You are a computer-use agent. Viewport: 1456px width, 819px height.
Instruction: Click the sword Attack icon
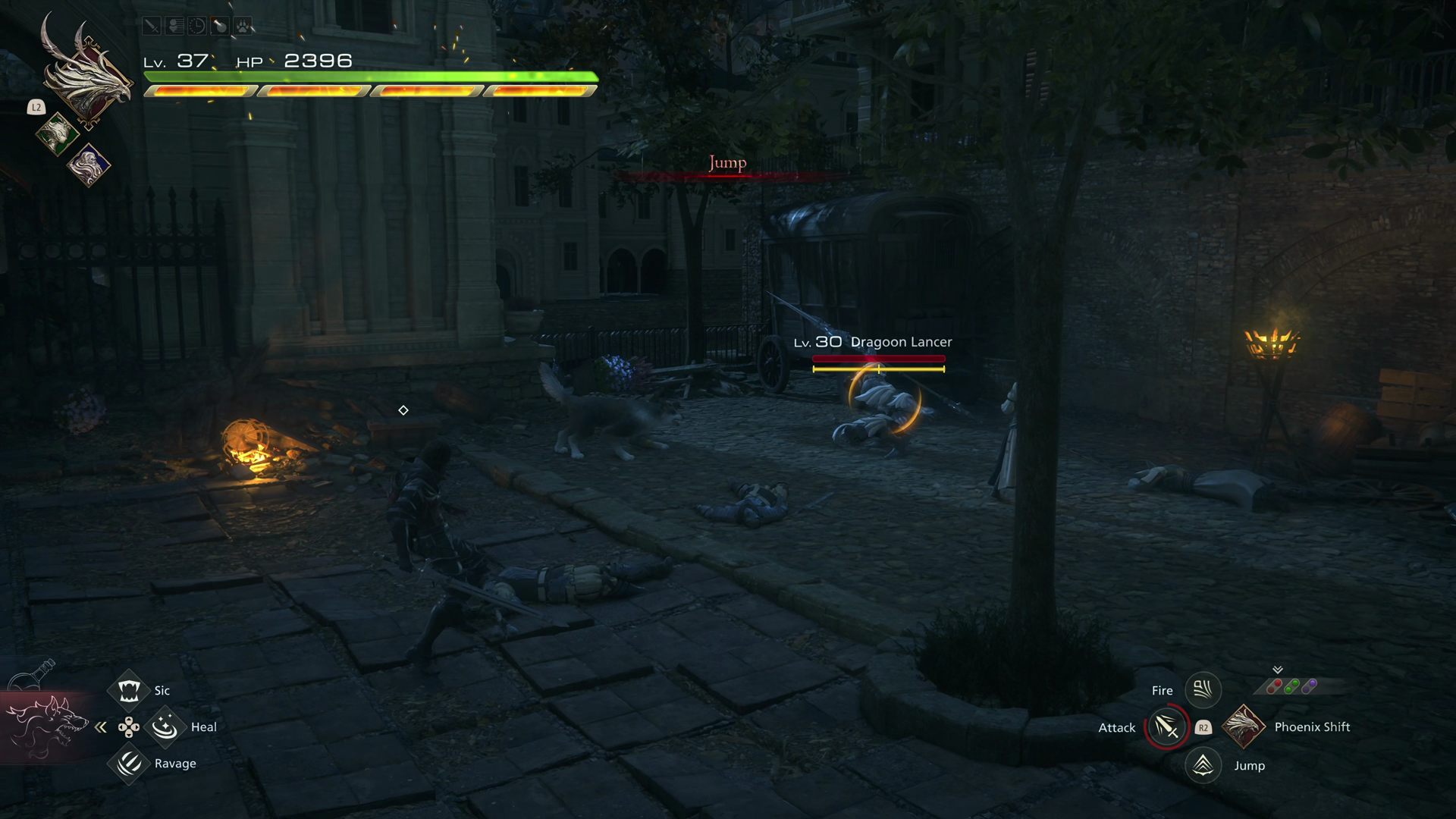pyautogui.click(x=1166, y=727)
